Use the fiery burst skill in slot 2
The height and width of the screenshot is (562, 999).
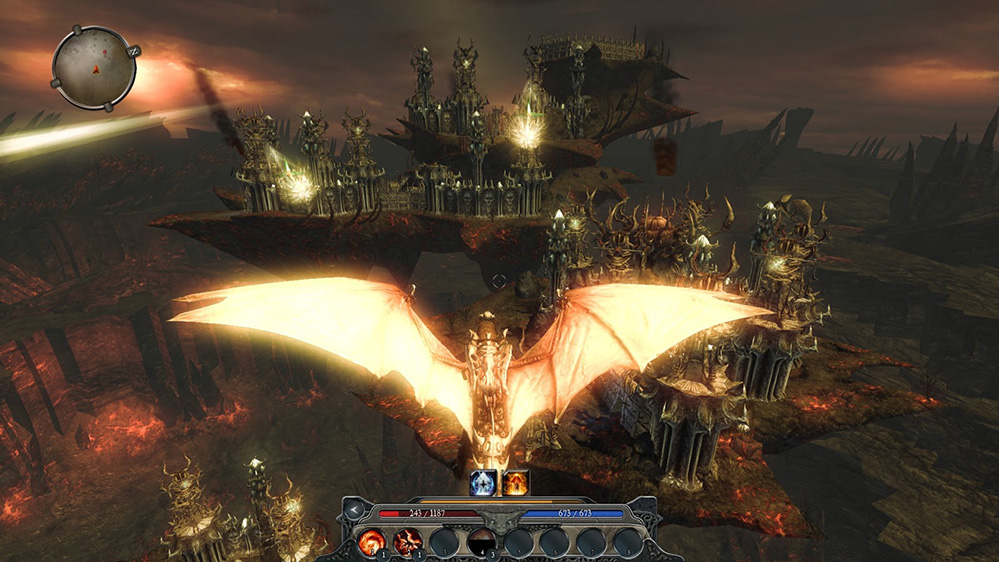tap(408, 542)
